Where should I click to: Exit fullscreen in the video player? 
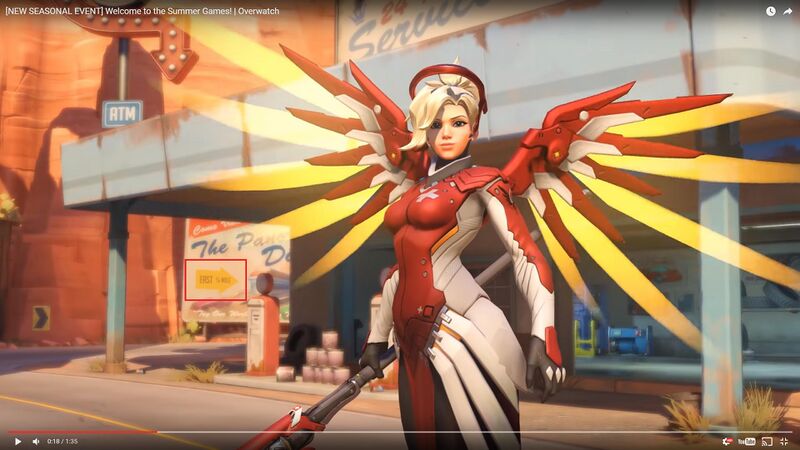(x=786, y=441)
